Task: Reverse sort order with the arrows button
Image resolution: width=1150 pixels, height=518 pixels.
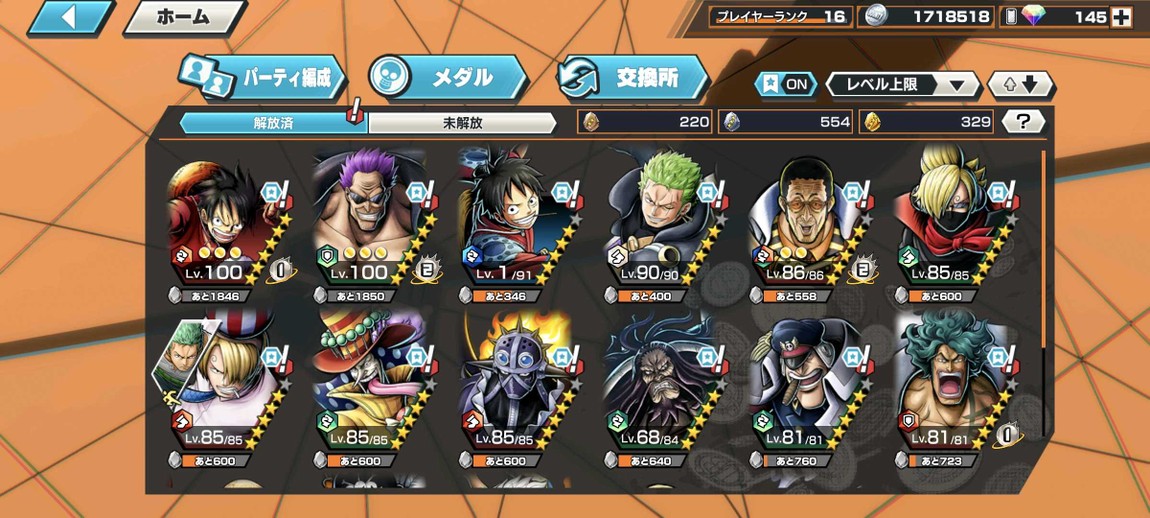Action: (x=1020, y=85)
